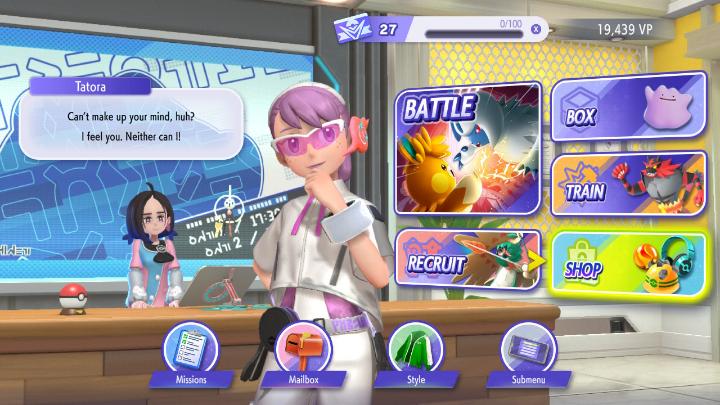720x405 pixels.
Task: Choose the Recruit menu tile
Action: [466, 262]
